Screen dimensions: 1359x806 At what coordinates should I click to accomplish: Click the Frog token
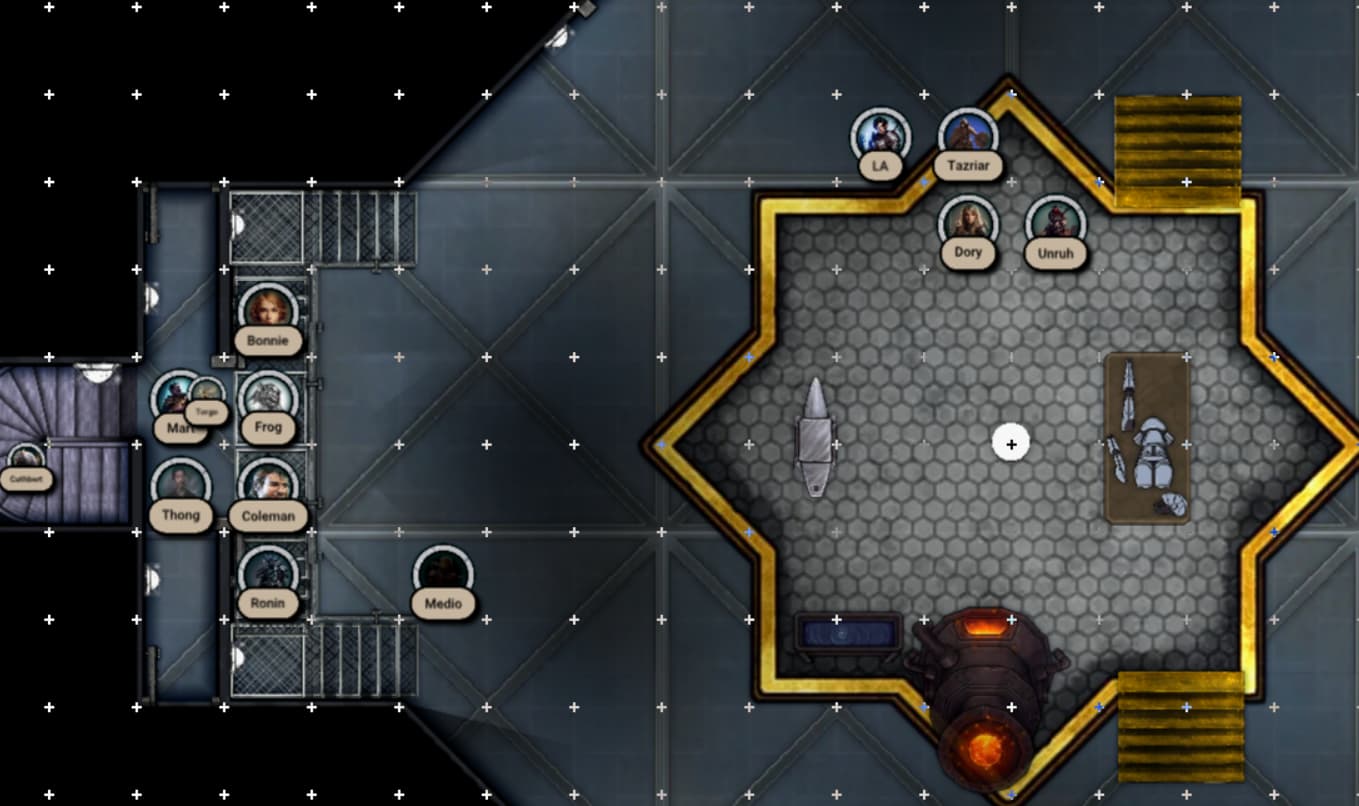pyautogui.click(x=268, y=400)
